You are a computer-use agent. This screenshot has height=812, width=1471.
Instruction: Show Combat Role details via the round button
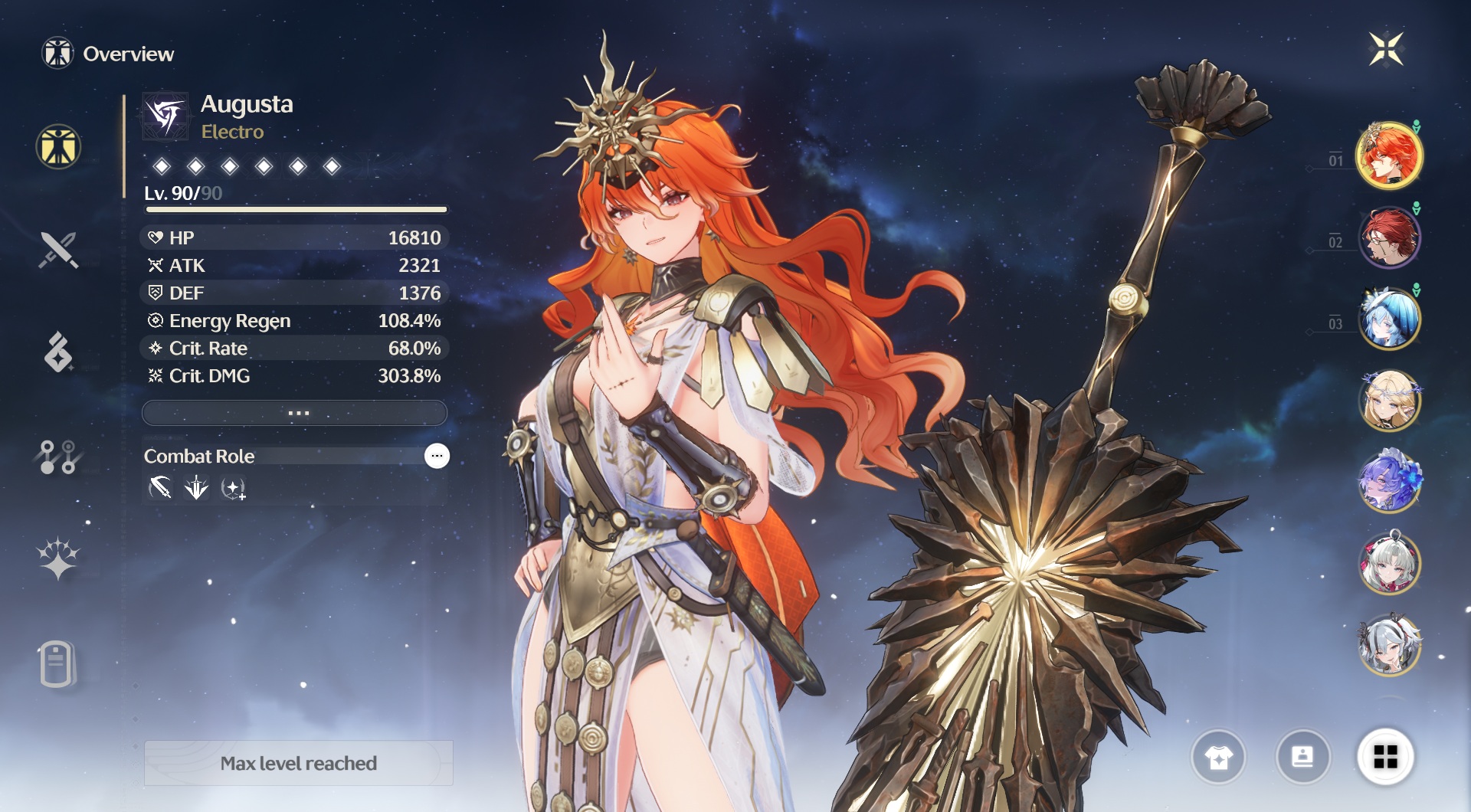point(437,456)
